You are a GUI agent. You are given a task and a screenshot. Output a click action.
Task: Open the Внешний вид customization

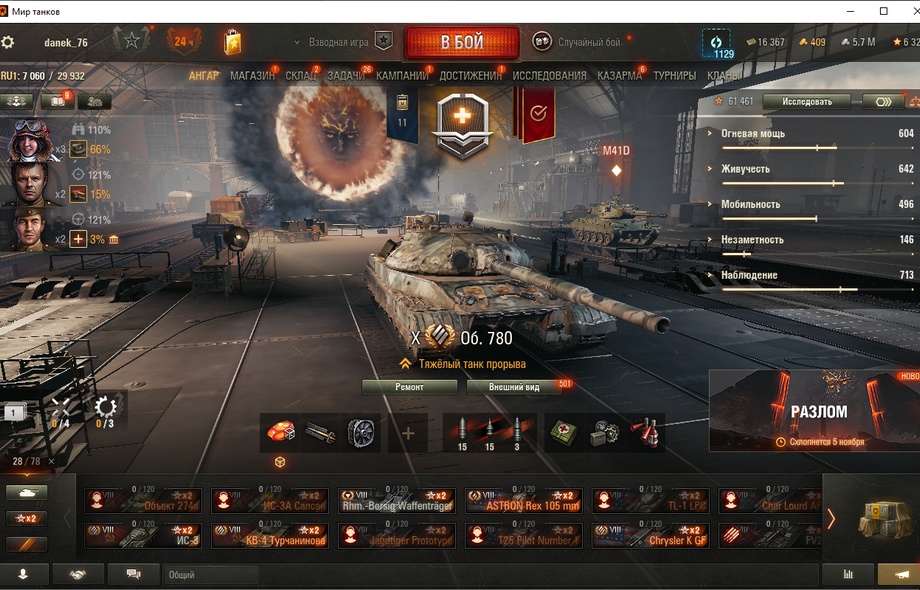[516, 387]
